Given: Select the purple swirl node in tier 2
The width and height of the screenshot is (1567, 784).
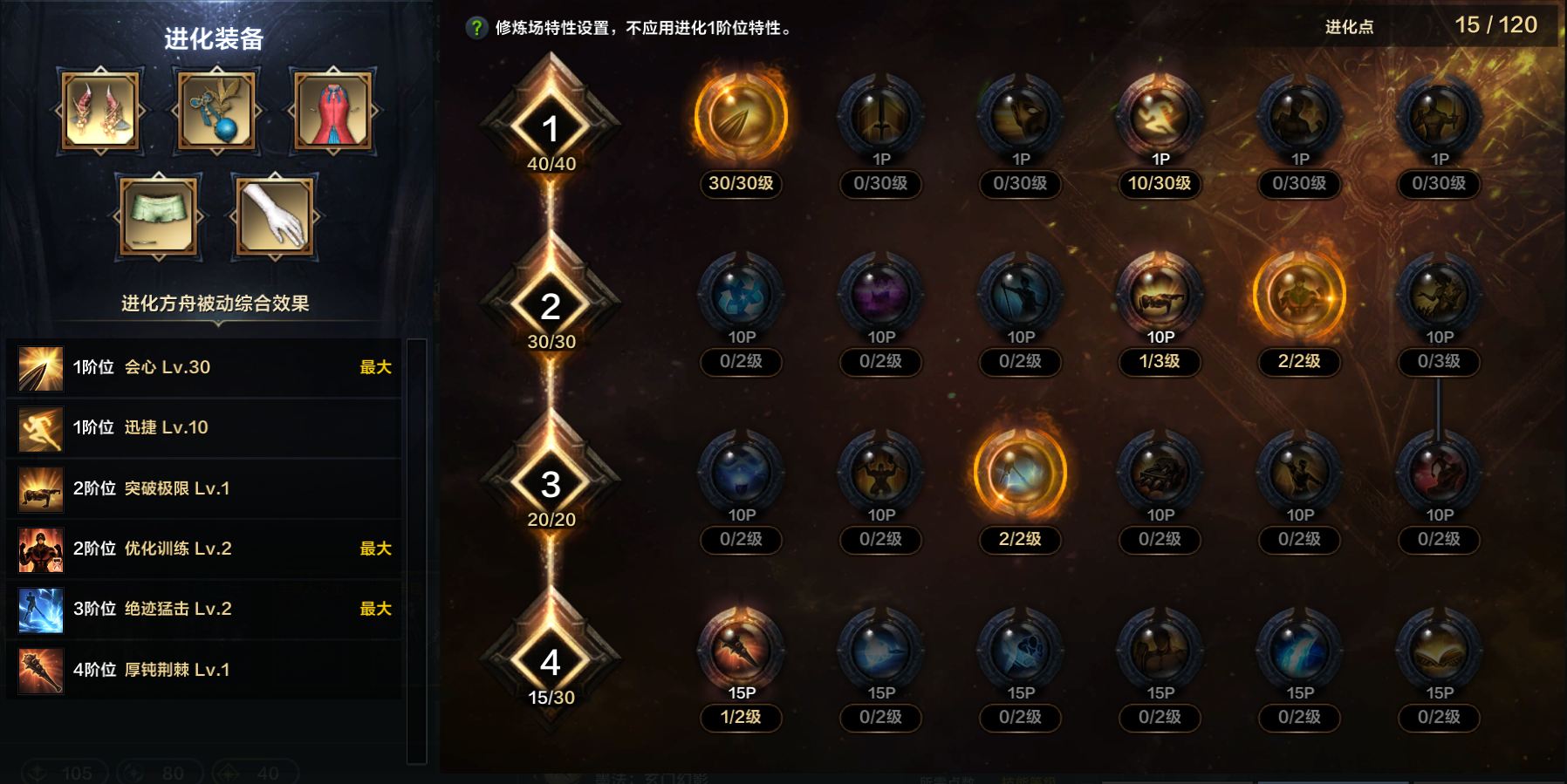Looking at the screenshot, I should click(x=881, y=297).
